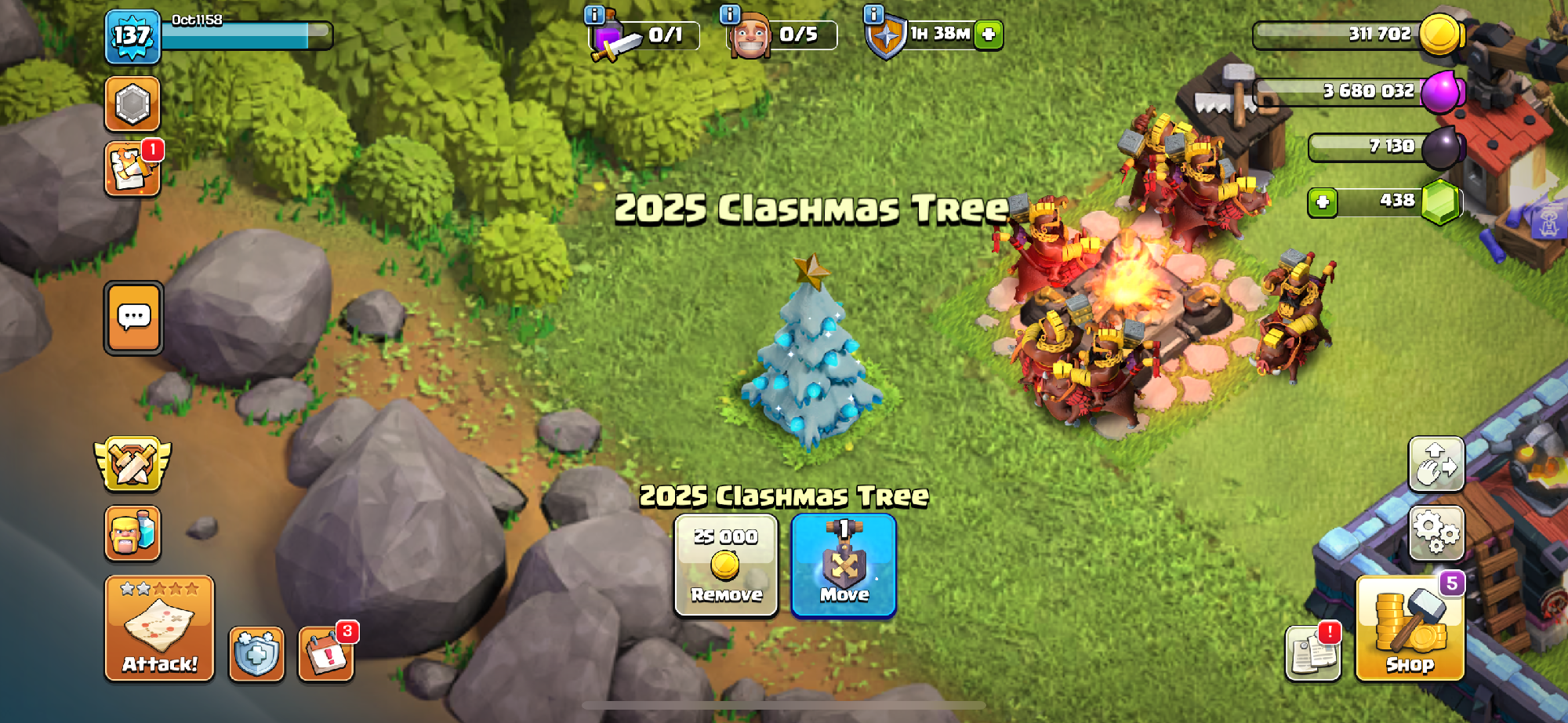Extend the shield with the plus button
The width and height of the screenshot is (1568, 723).
(x=989, y=35)
